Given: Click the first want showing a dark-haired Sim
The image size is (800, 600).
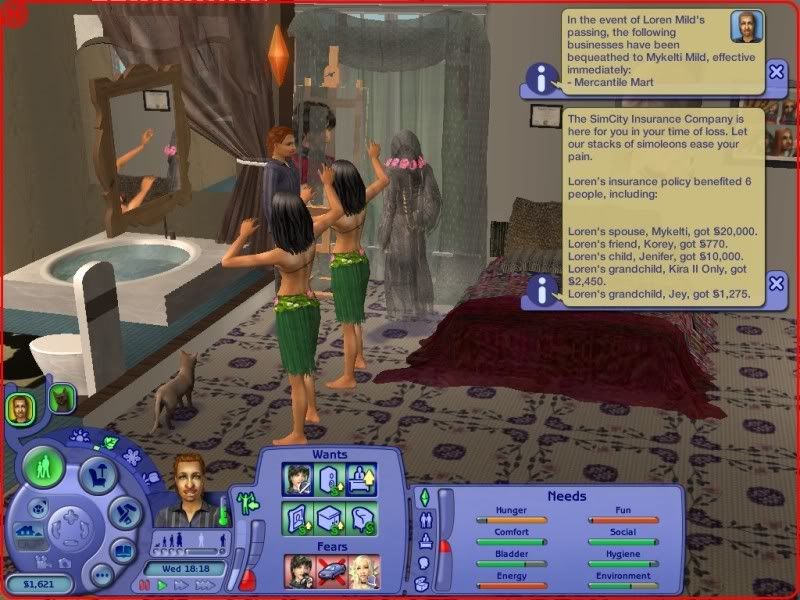Looking at the screenshot, I should (298, 479).
